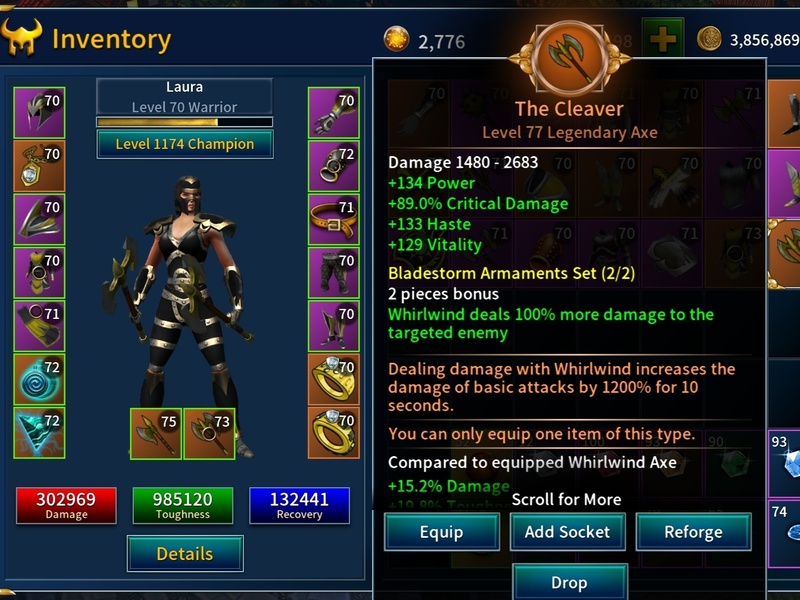The width and height of the screenshot is (800, 600).
Task: Add a socket to The Cleaver
Action: pos(567,532)
